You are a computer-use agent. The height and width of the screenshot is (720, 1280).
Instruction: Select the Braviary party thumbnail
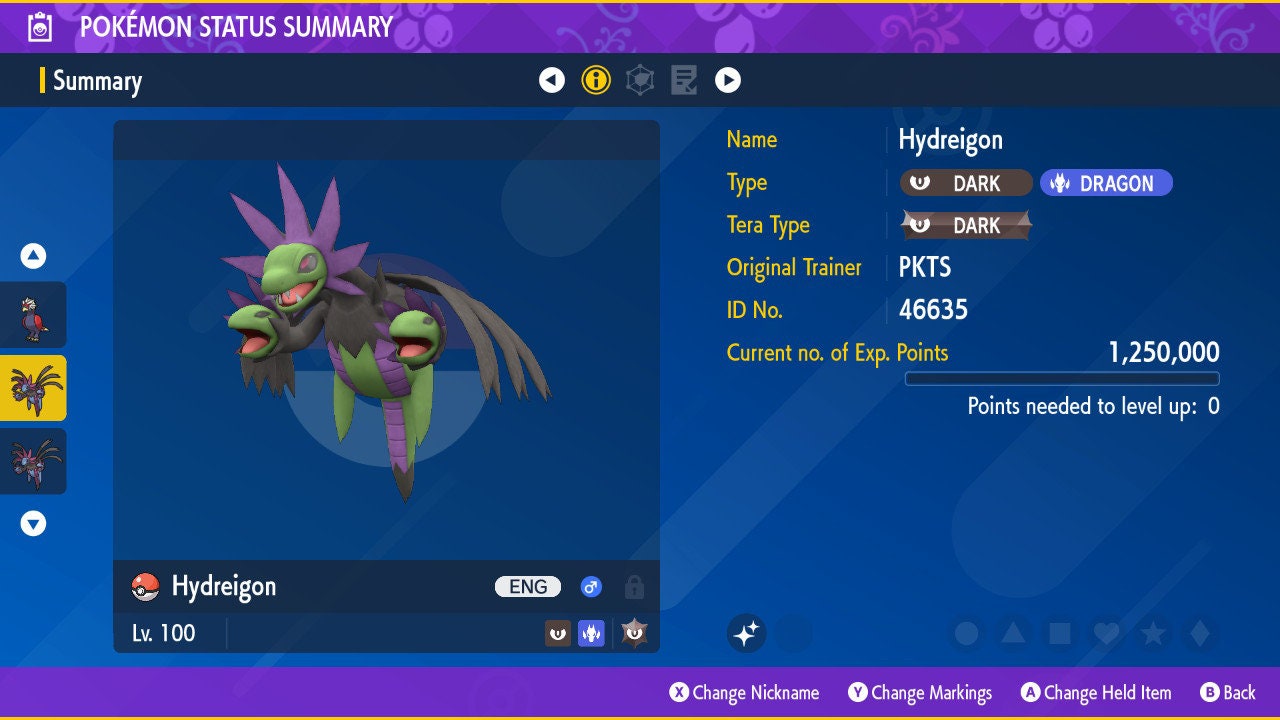pyautogui.click(x=34, y=315)
